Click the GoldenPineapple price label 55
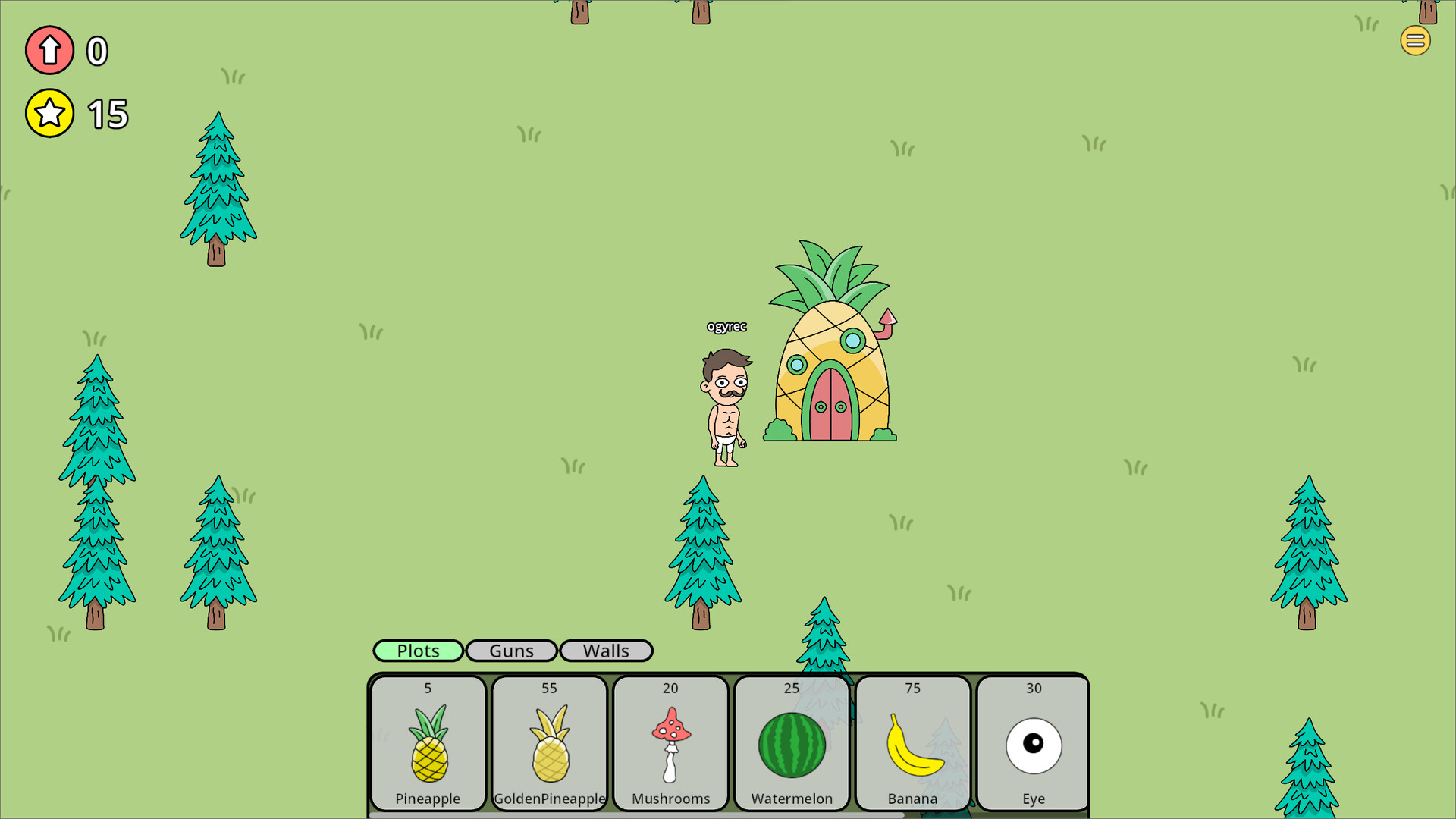The image size is (1456, 819). tap(548, 688)
